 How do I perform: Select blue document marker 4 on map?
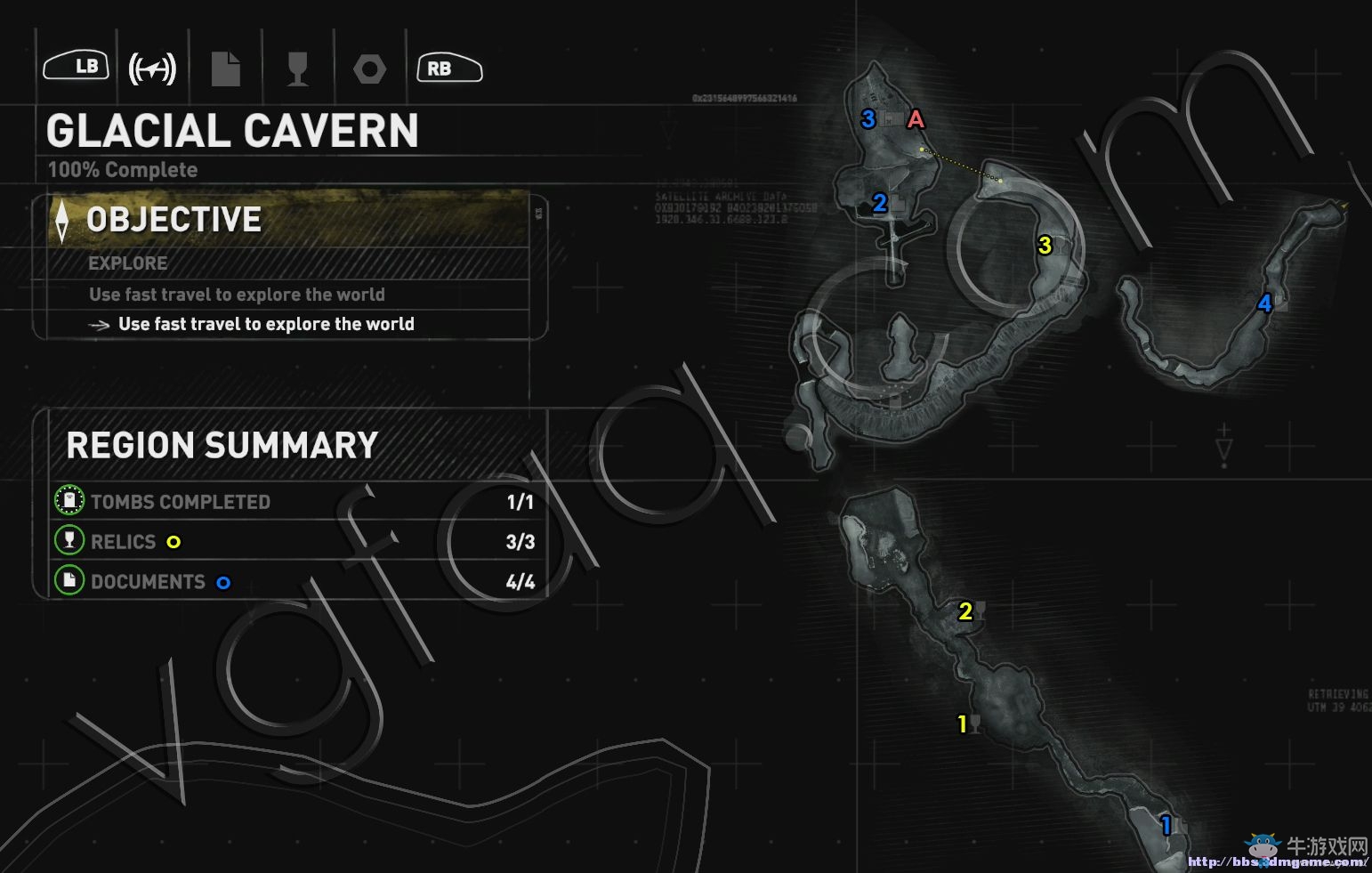pyautogui.click(x=1264, y=303)
